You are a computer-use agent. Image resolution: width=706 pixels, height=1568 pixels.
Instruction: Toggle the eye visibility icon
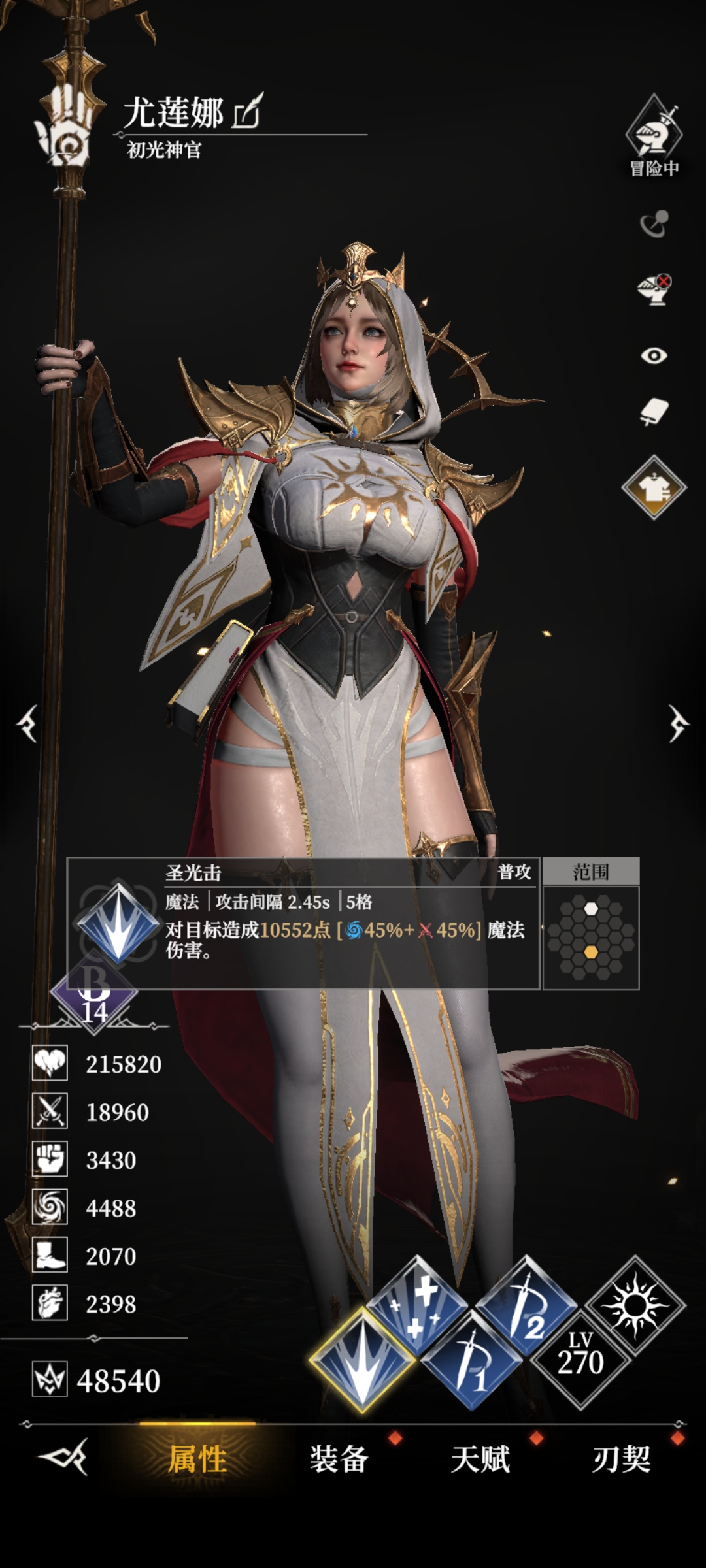[x=654, y=355]
